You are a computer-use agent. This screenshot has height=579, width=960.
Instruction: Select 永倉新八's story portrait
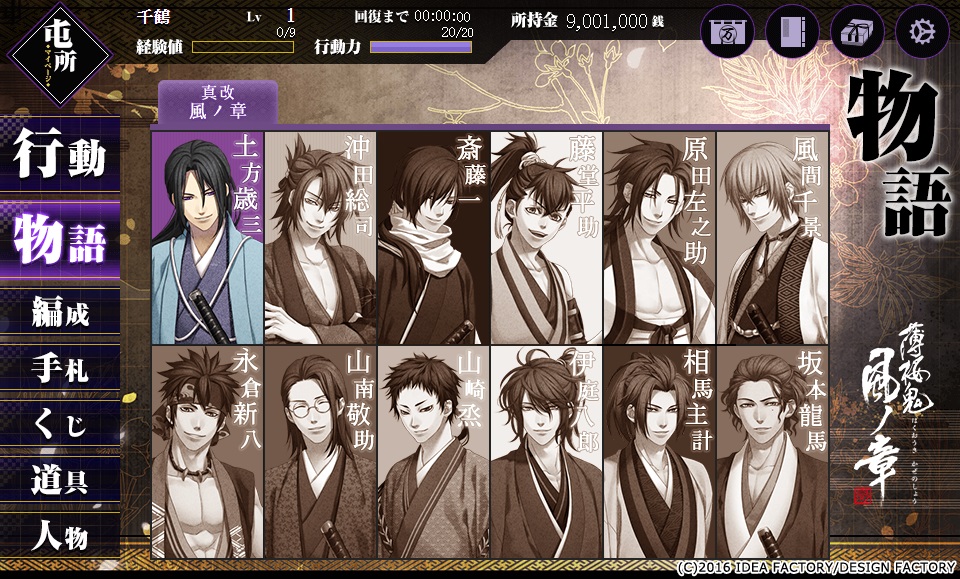click(x=207, y=452)
